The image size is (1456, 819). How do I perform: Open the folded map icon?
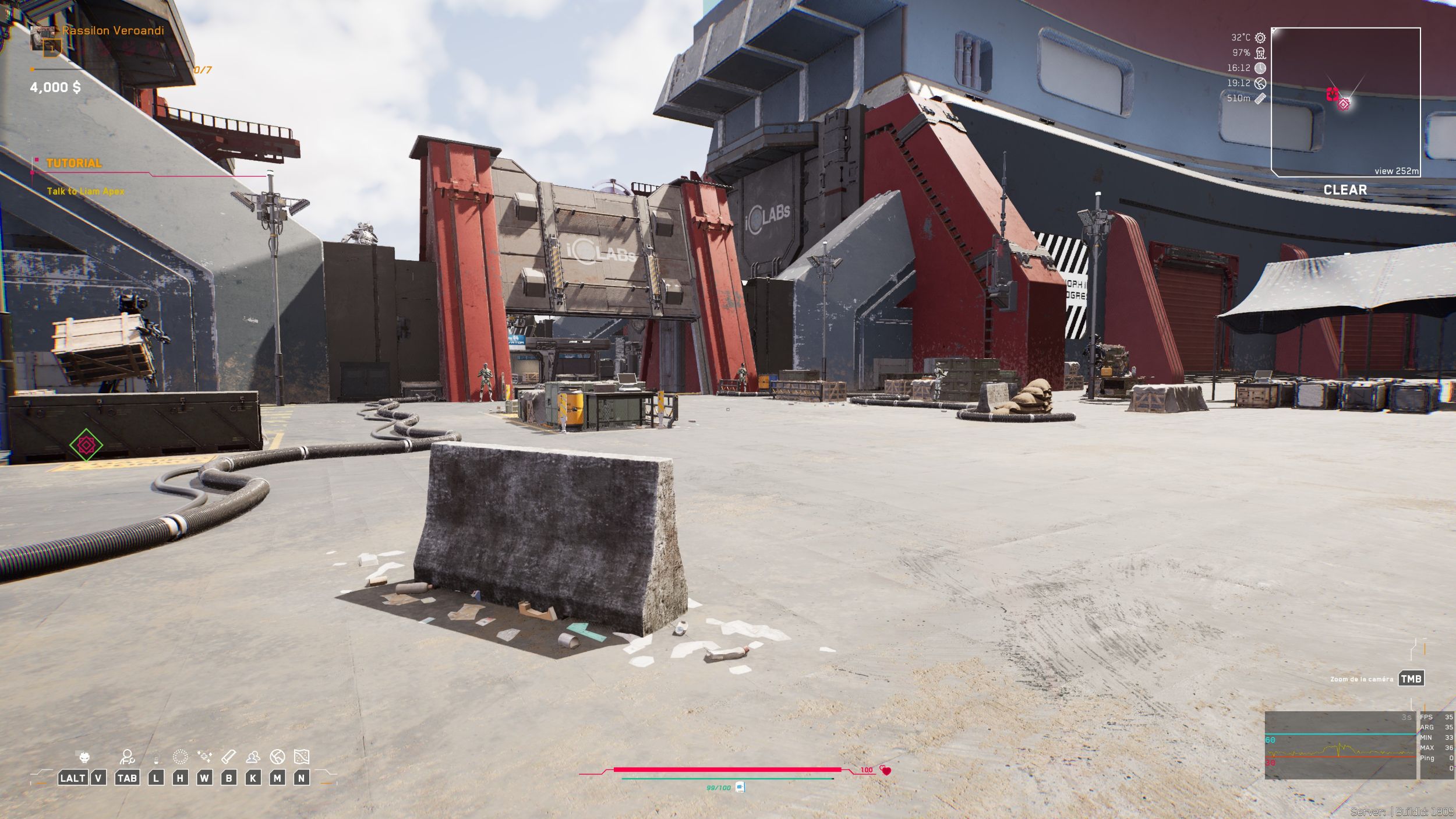tap(301, 757)
